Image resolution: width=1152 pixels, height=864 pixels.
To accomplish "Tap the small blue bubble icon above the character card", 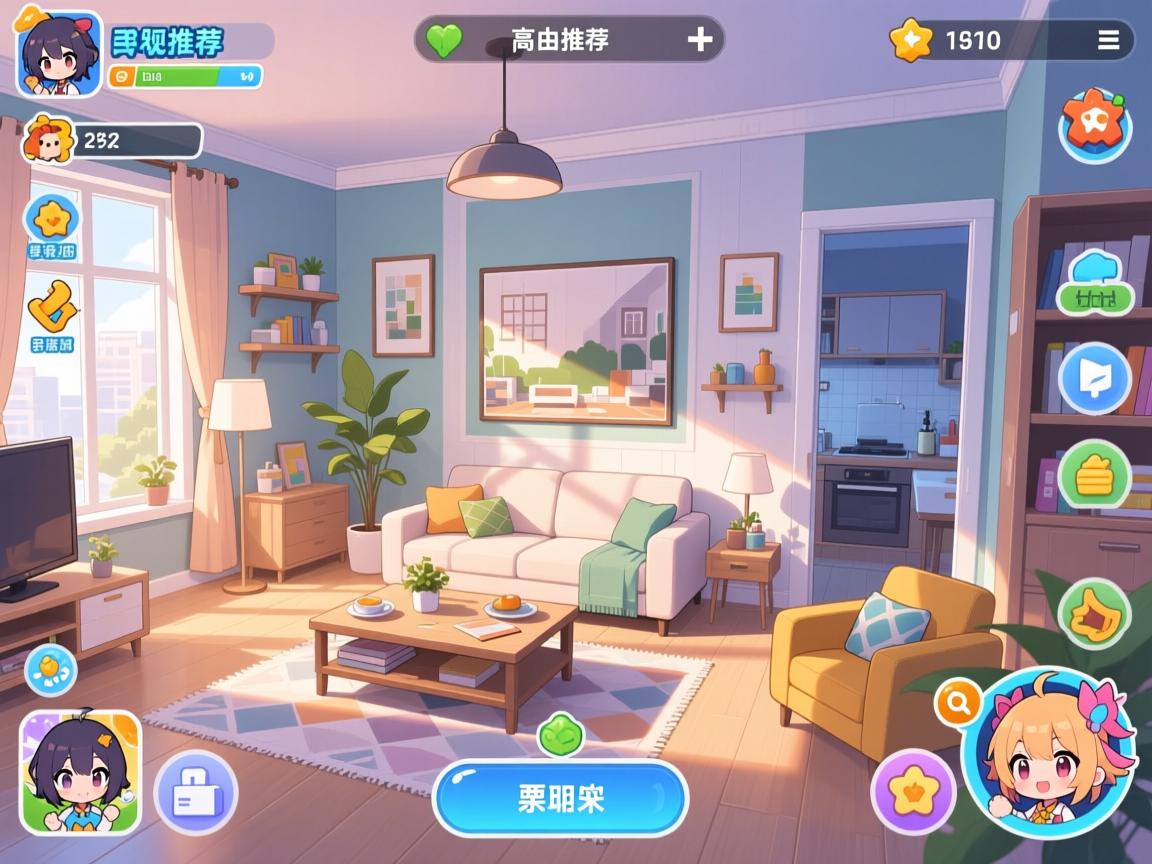I will (50, 670).
